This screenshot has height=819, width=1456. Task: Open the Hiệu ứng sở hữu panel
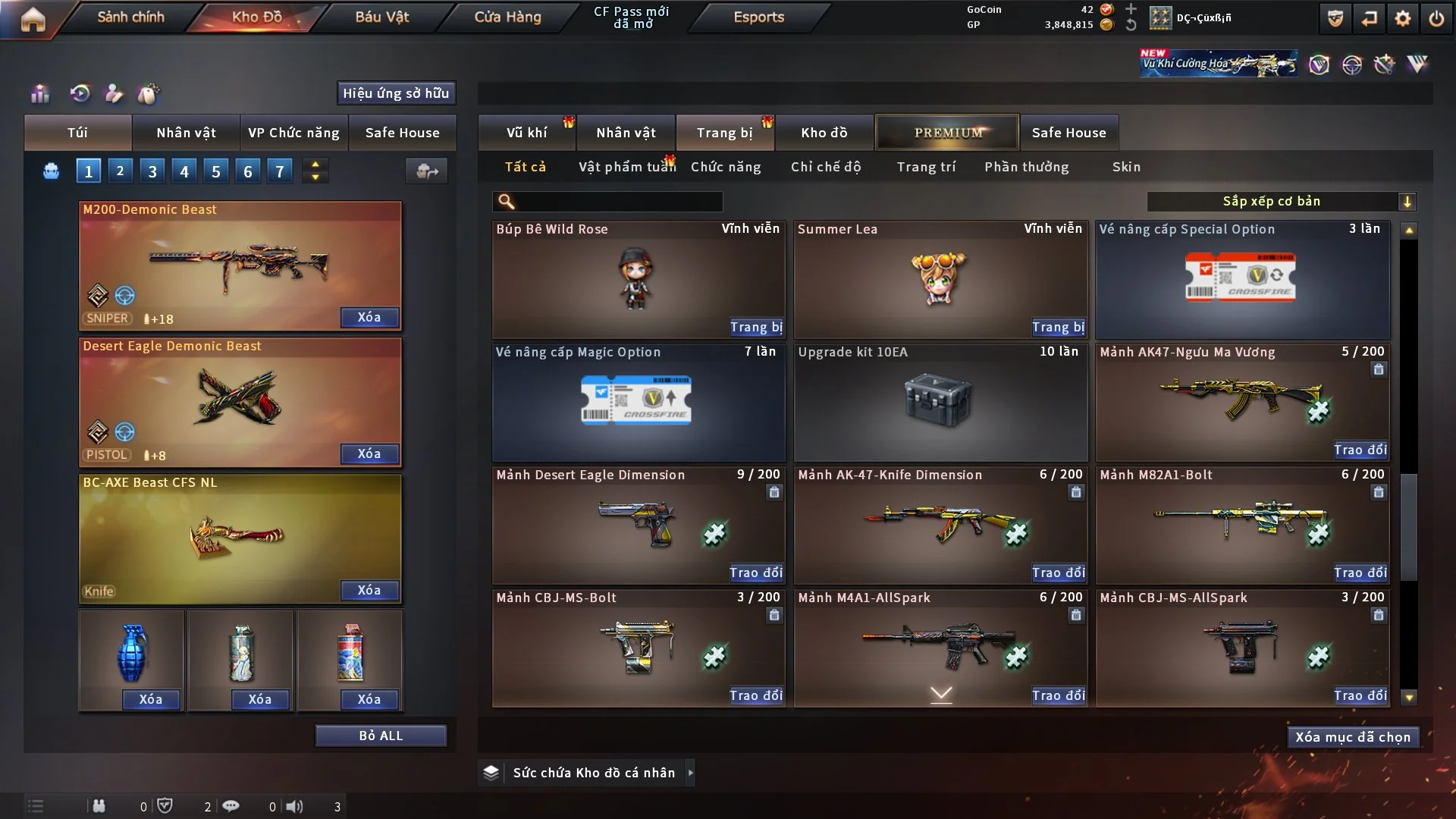coord(396,93)
